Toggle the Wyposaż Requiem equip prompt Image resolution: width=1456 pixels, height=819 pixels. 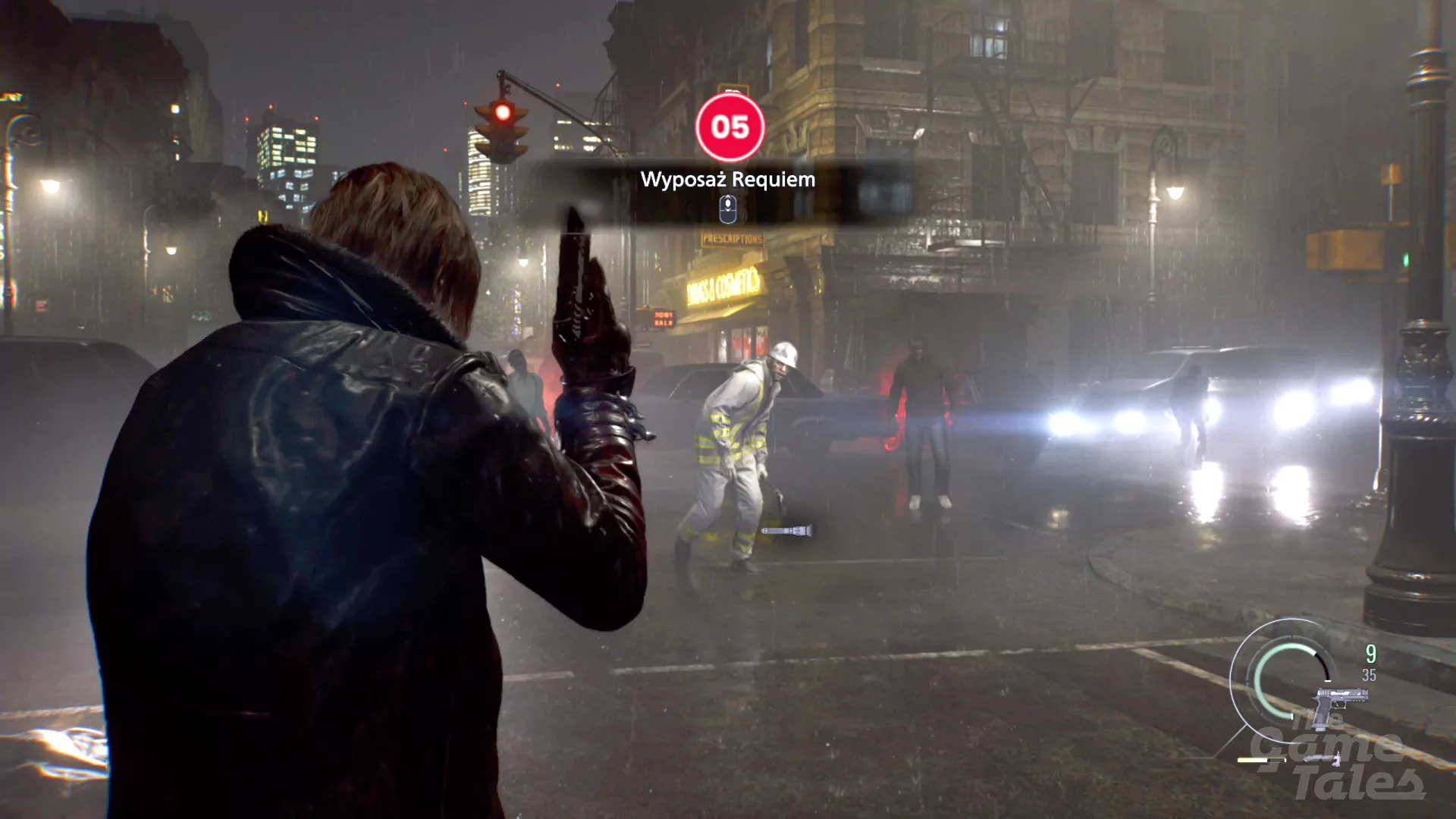click(726, 180)
